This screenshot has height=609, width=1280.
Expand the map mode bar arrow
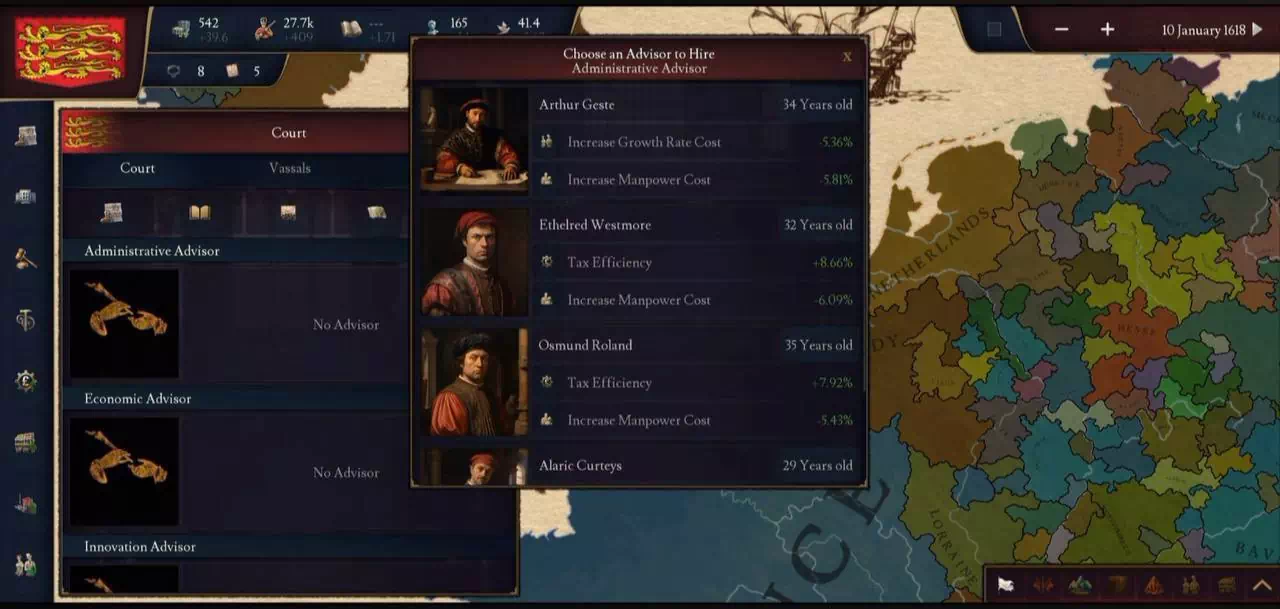click(x=1262, y=586)
